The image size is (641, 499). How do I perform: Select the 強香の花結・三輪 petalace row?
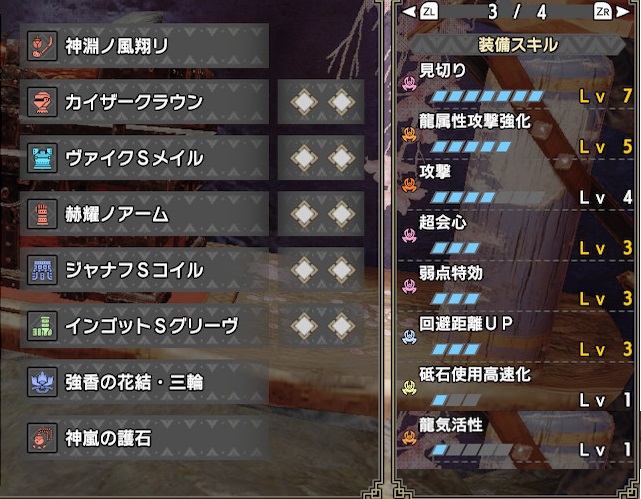[145, 382]
